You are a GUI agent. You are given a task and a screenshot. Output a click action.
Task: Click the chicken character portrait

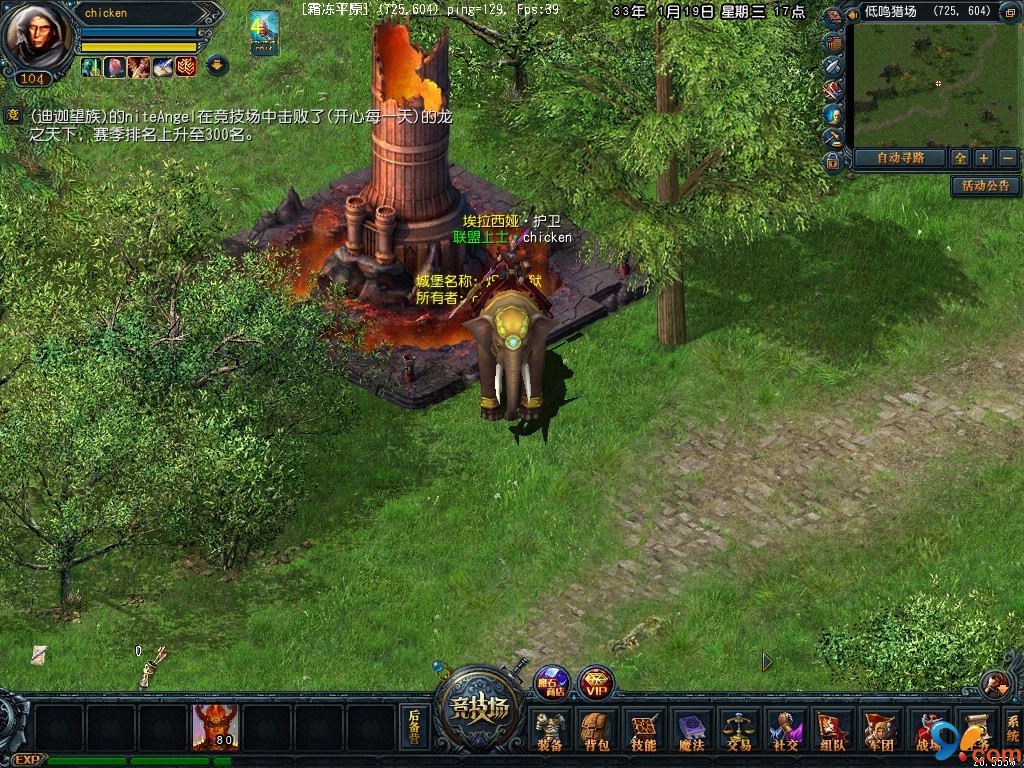(x=38, y=38)
